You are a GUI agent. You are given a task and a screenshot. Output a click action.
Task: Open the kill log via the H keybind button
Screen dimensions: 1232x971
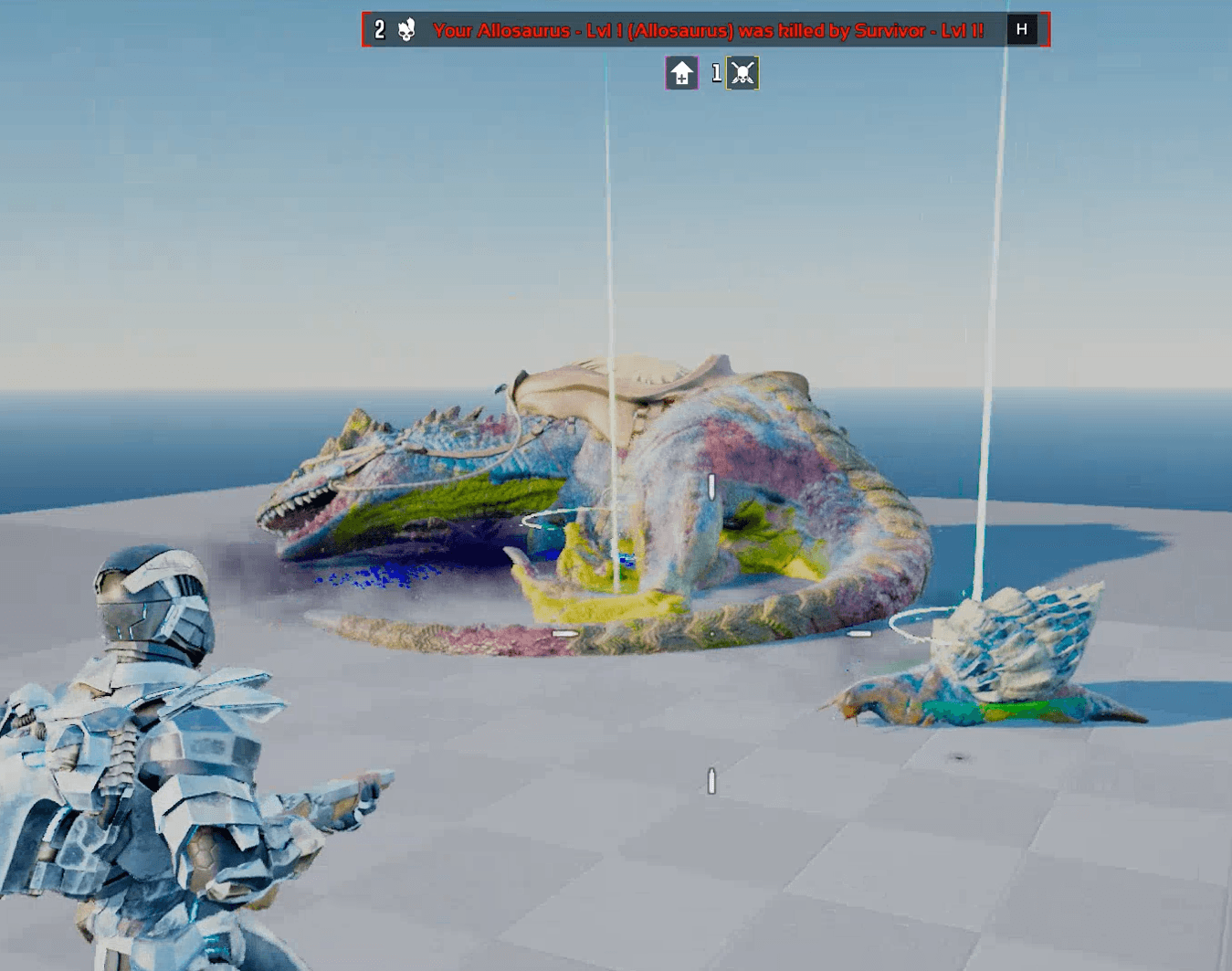tap(1022, 28)
